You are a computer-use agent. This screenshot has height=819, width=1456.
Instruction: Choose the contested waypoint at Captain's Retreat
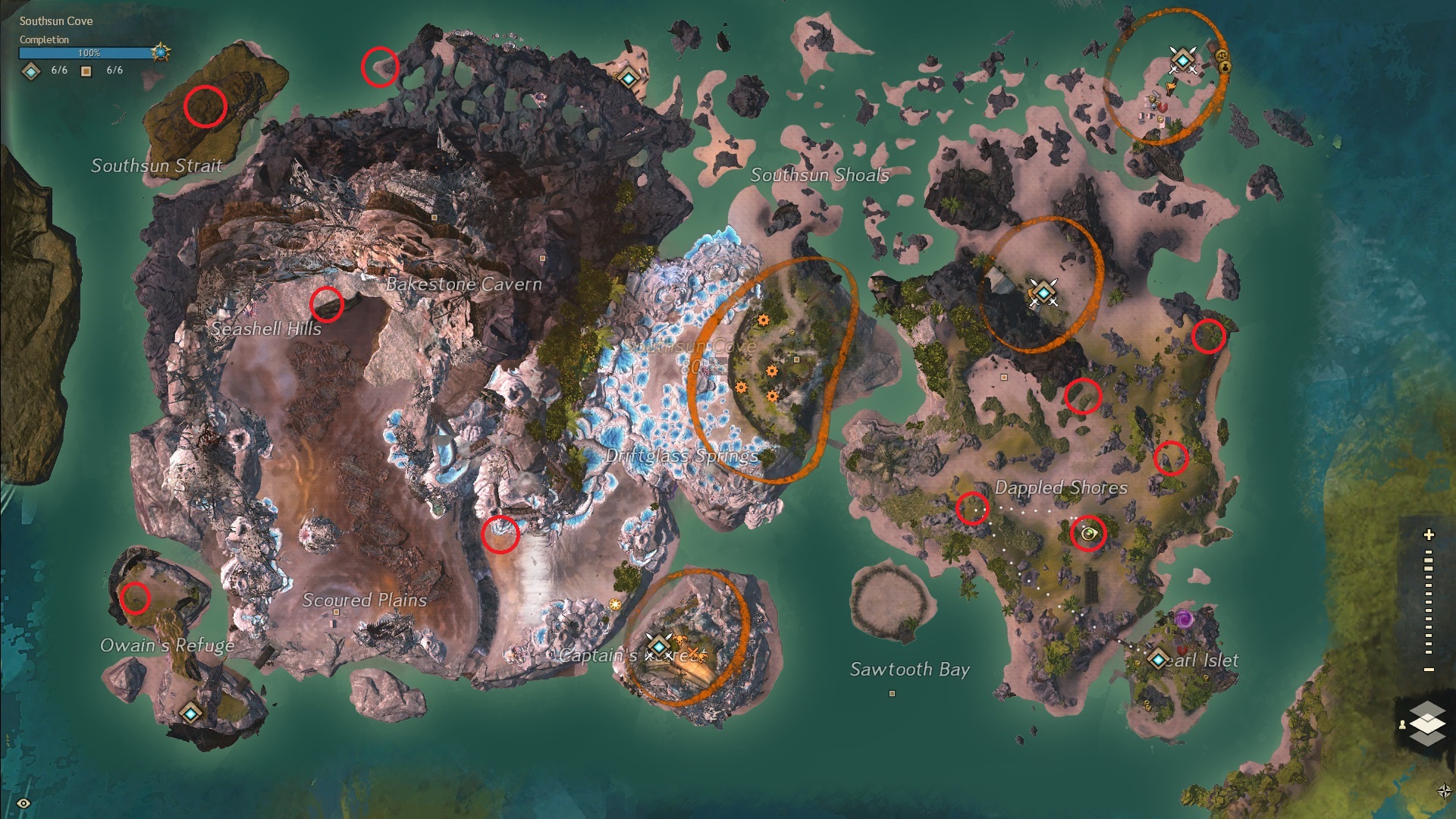click(659, 646)
